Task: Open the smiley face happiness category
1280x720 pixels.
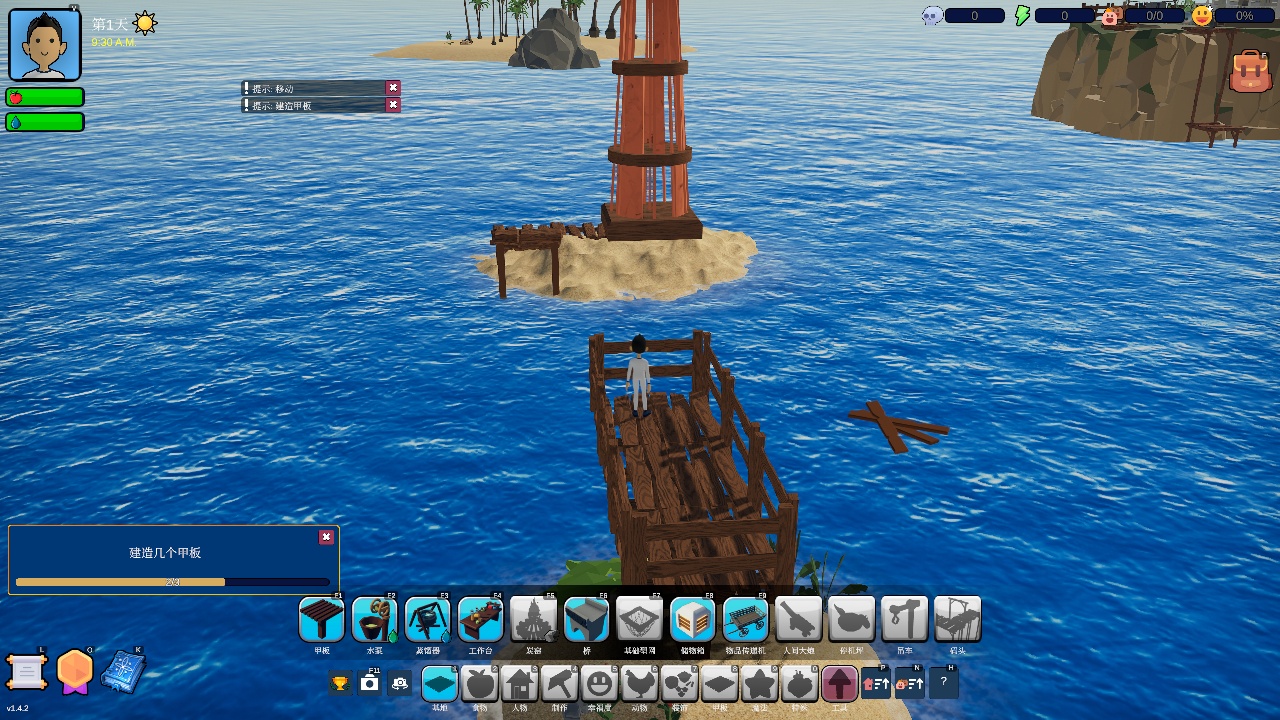Action: tap(600, 684)
